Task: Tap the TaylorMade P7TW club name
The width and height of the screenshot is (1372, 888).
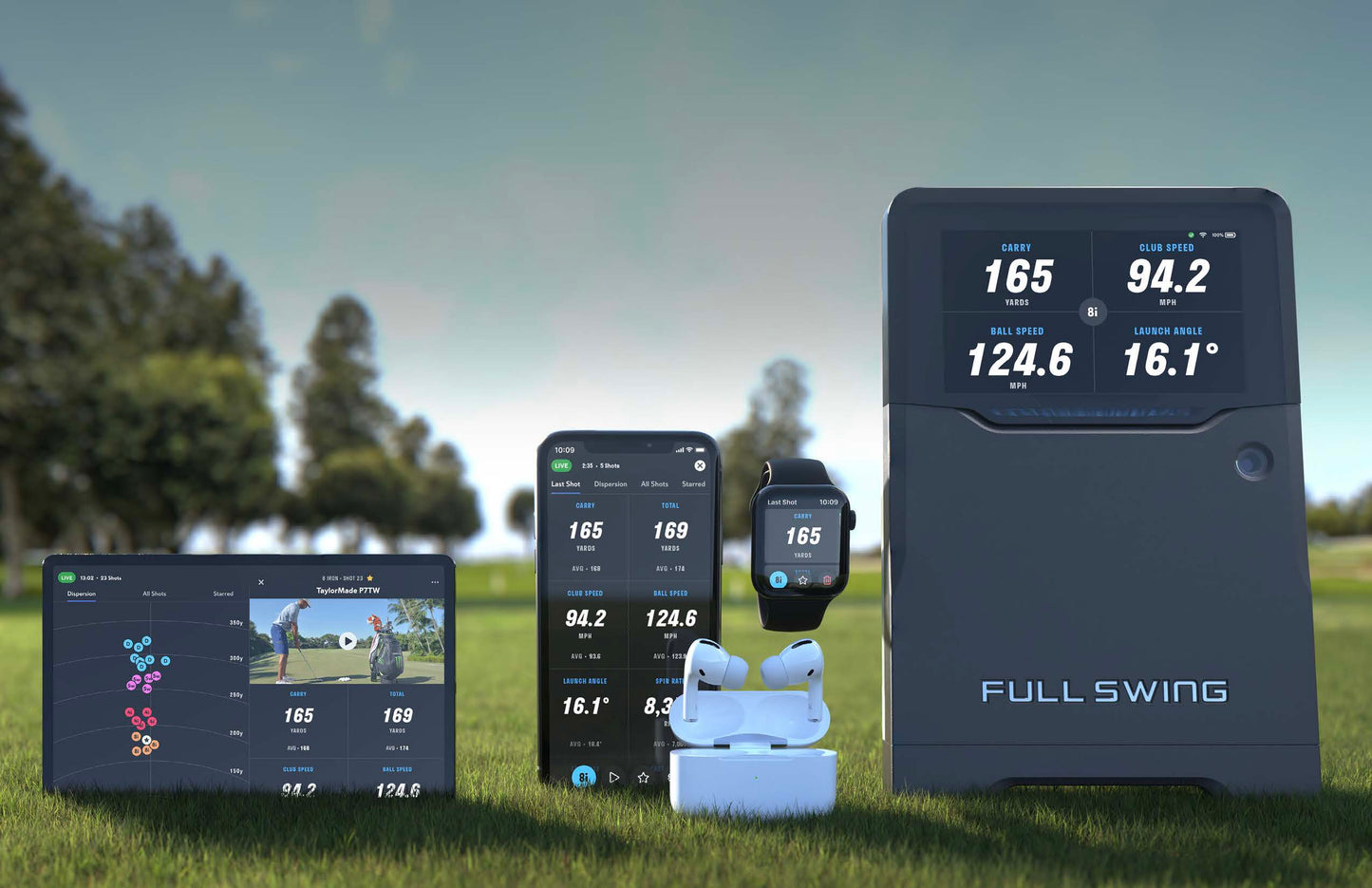Action: 348,591
